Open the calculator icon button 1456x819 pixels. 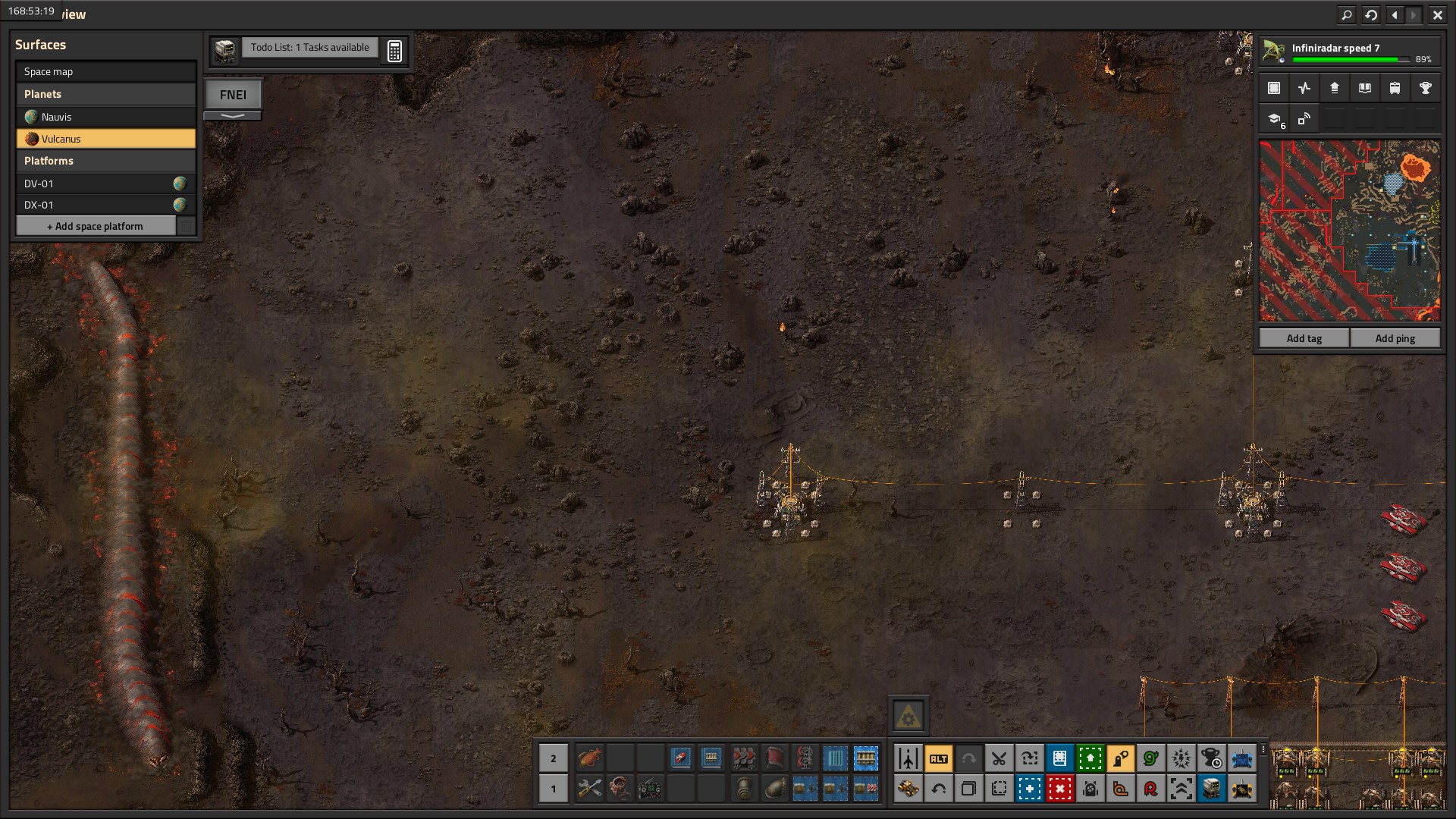pos(394,51)
